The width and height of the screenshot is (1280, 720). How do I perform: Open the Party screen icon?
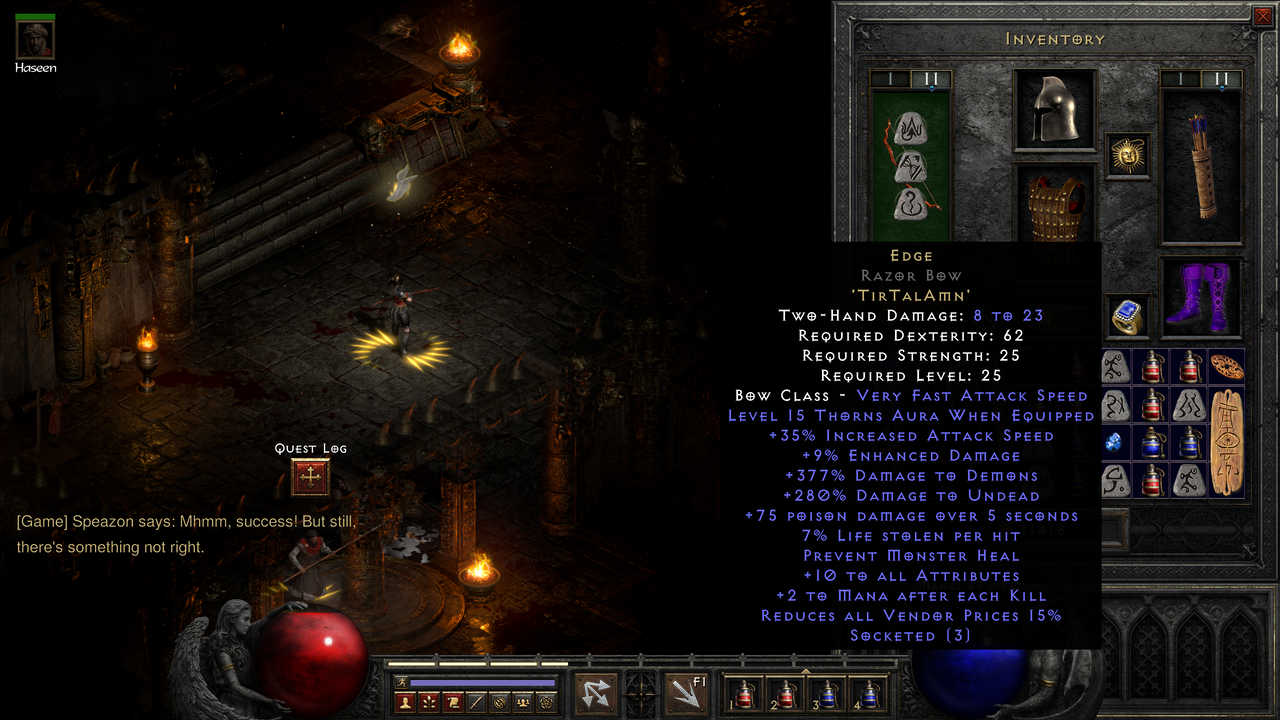(x=522, y=700)
